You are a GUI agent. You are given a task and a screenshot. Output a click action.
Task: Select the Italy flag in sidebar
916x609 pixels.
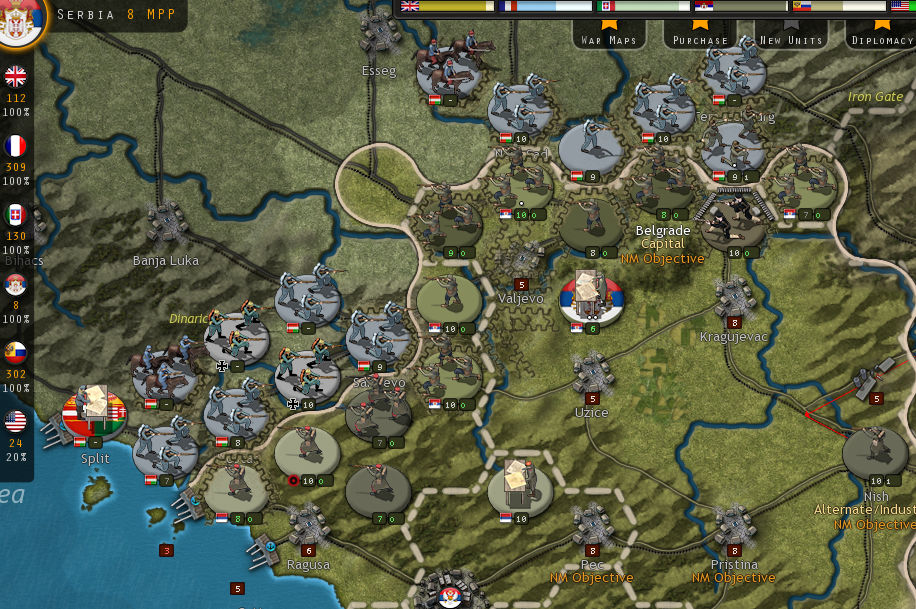[x=16, y=215]
